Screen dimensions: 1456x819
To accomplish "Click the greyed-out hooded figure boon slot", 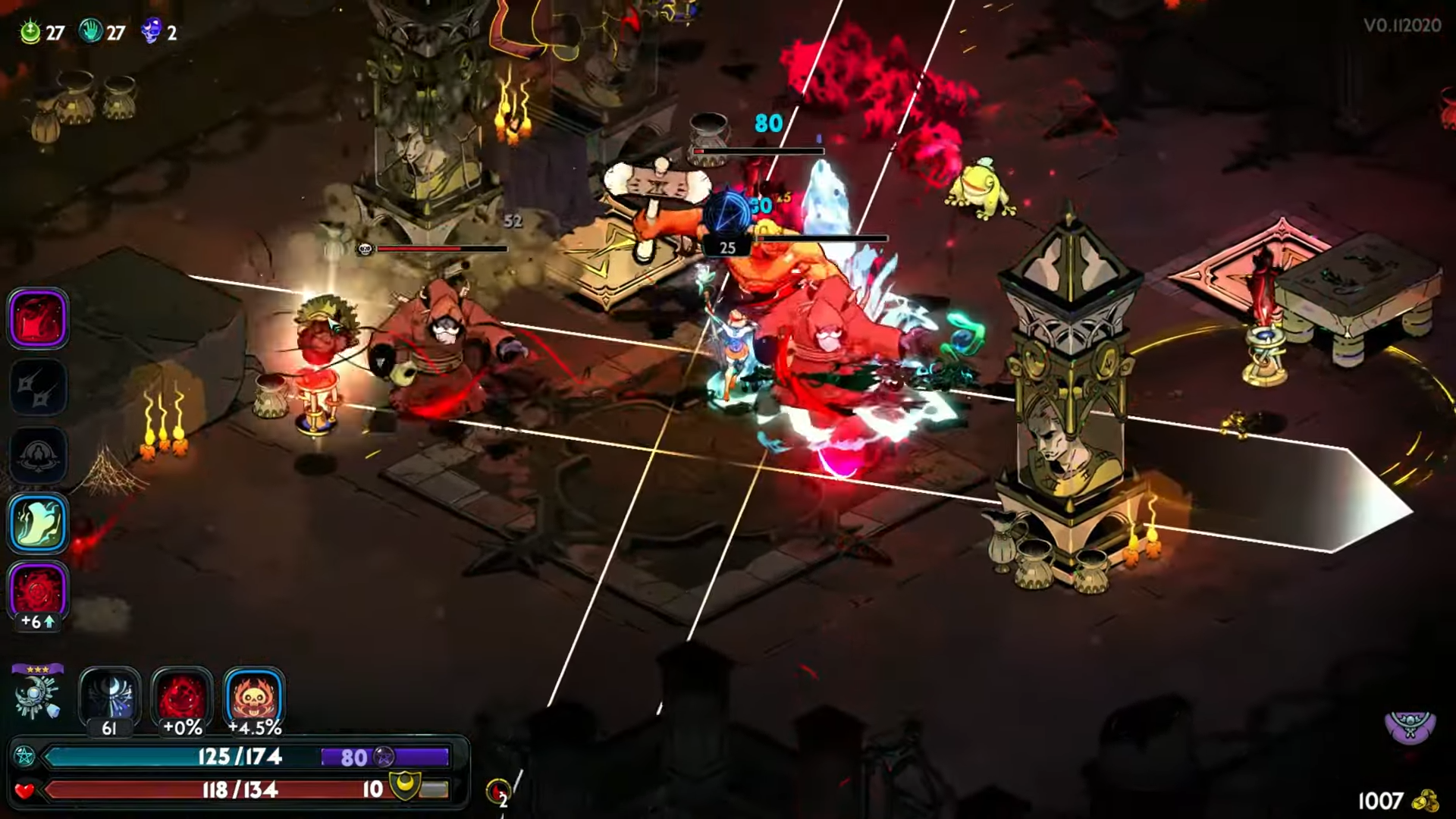I will [38, 455].
